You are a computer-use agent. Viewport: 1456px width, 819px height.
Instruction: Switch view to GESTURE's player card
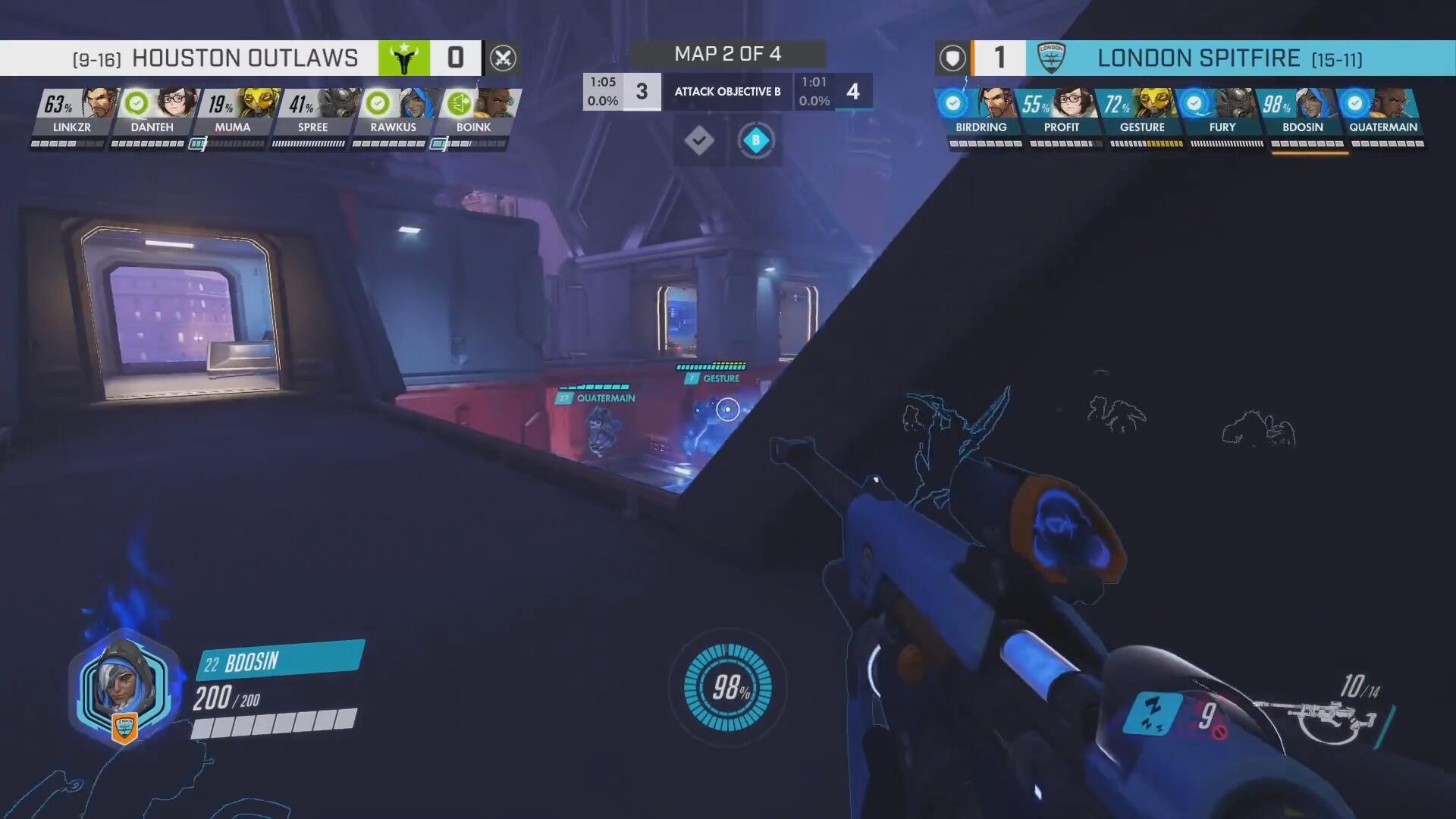tap(1142, 114)
